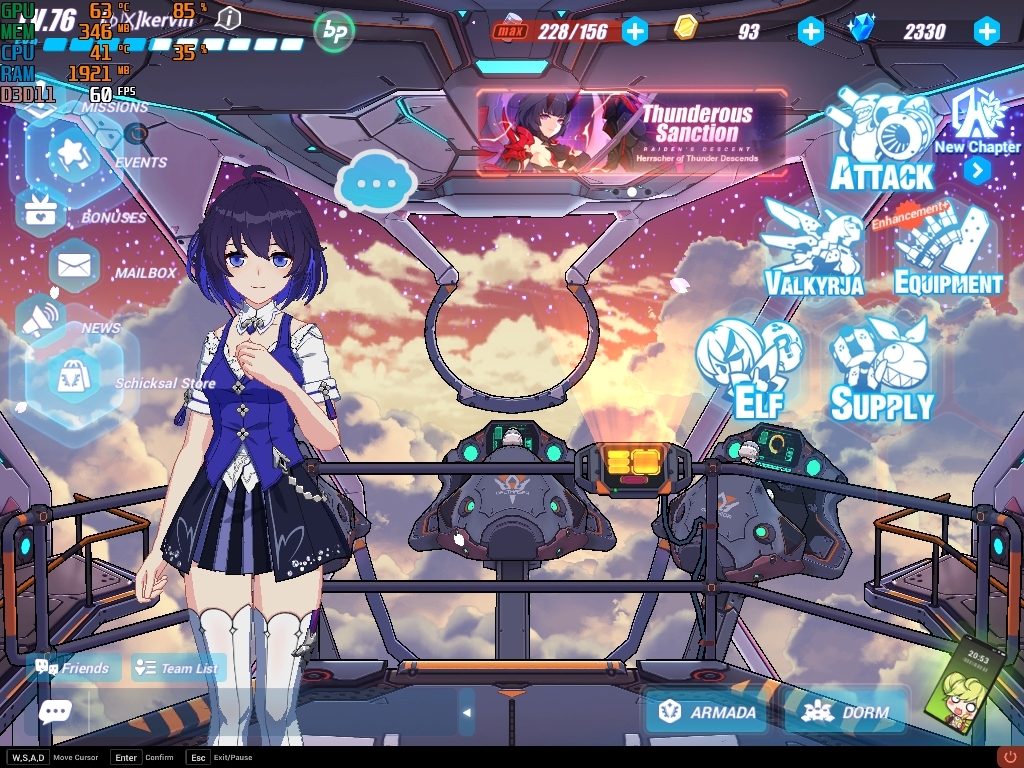This screenshot has width=1024, height=768.
Task: Enter the Armada
Action: click(x=707, y=712)
